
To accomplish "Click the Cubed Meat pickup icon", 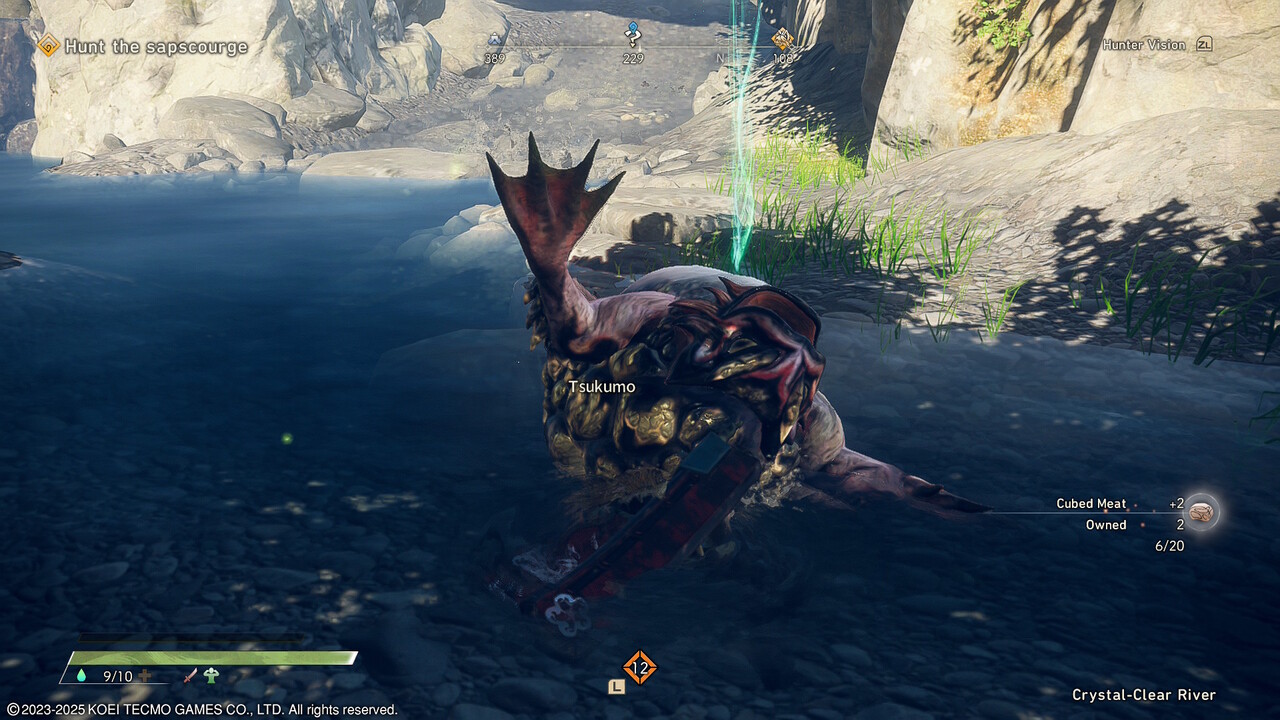I will point(1200,512).
